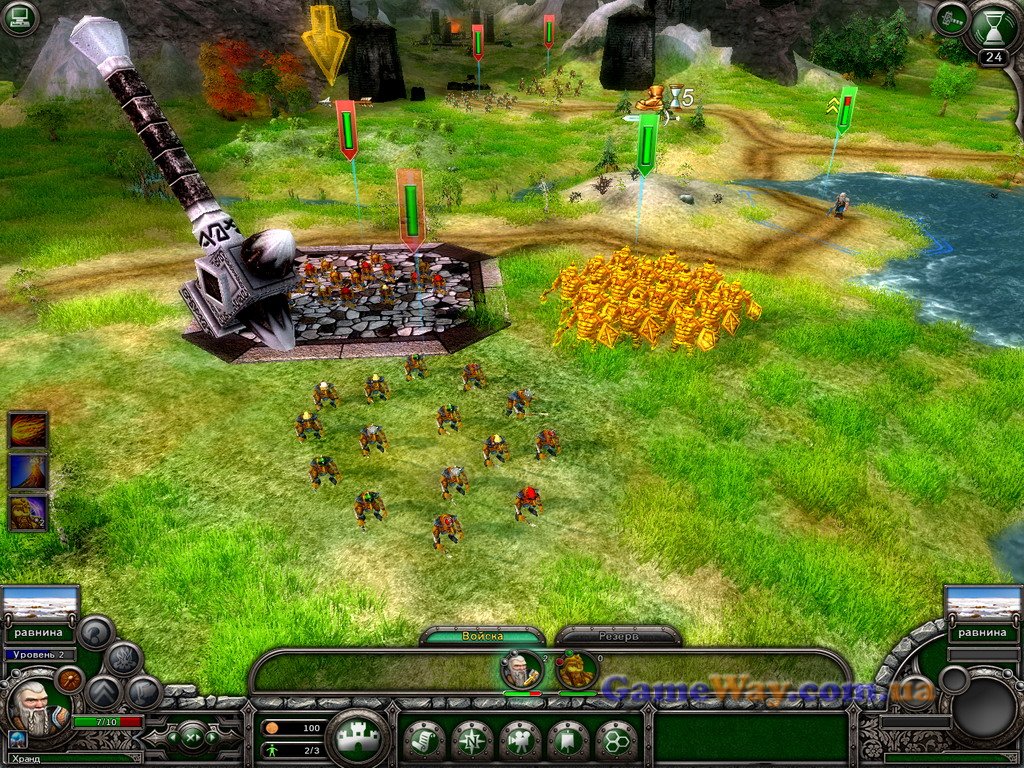The height and width of the screenshot is (768, 1024).
Task: Open the scroll icon menu
Action: [x=424, y=741]
